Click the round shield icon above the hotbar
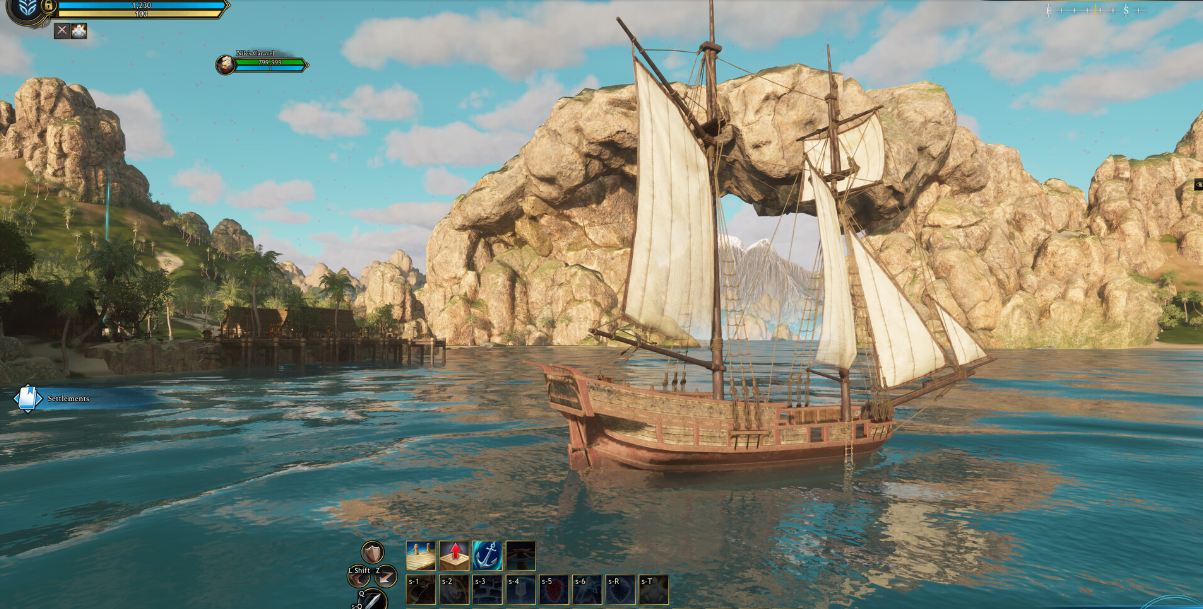This screenshot has height=609, width=1203. pos(372,552)
